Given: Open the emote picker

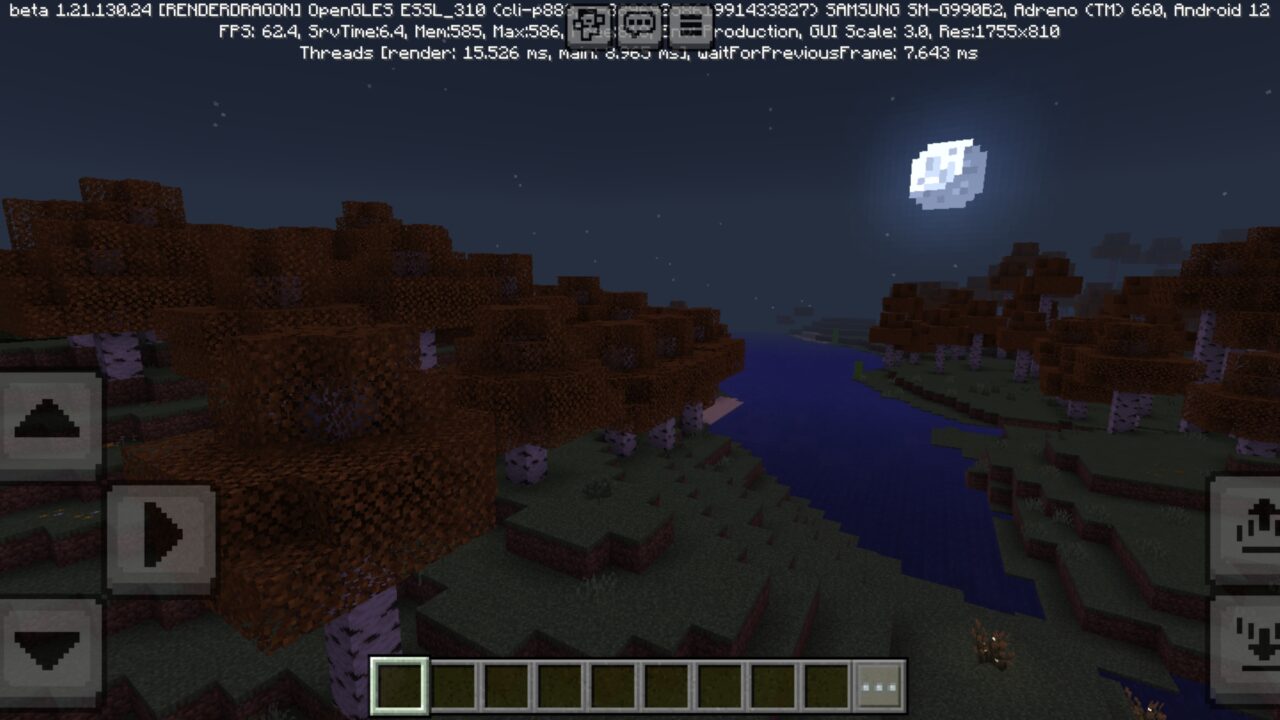Looking at the screenshot, I should [x=589, y=24].
